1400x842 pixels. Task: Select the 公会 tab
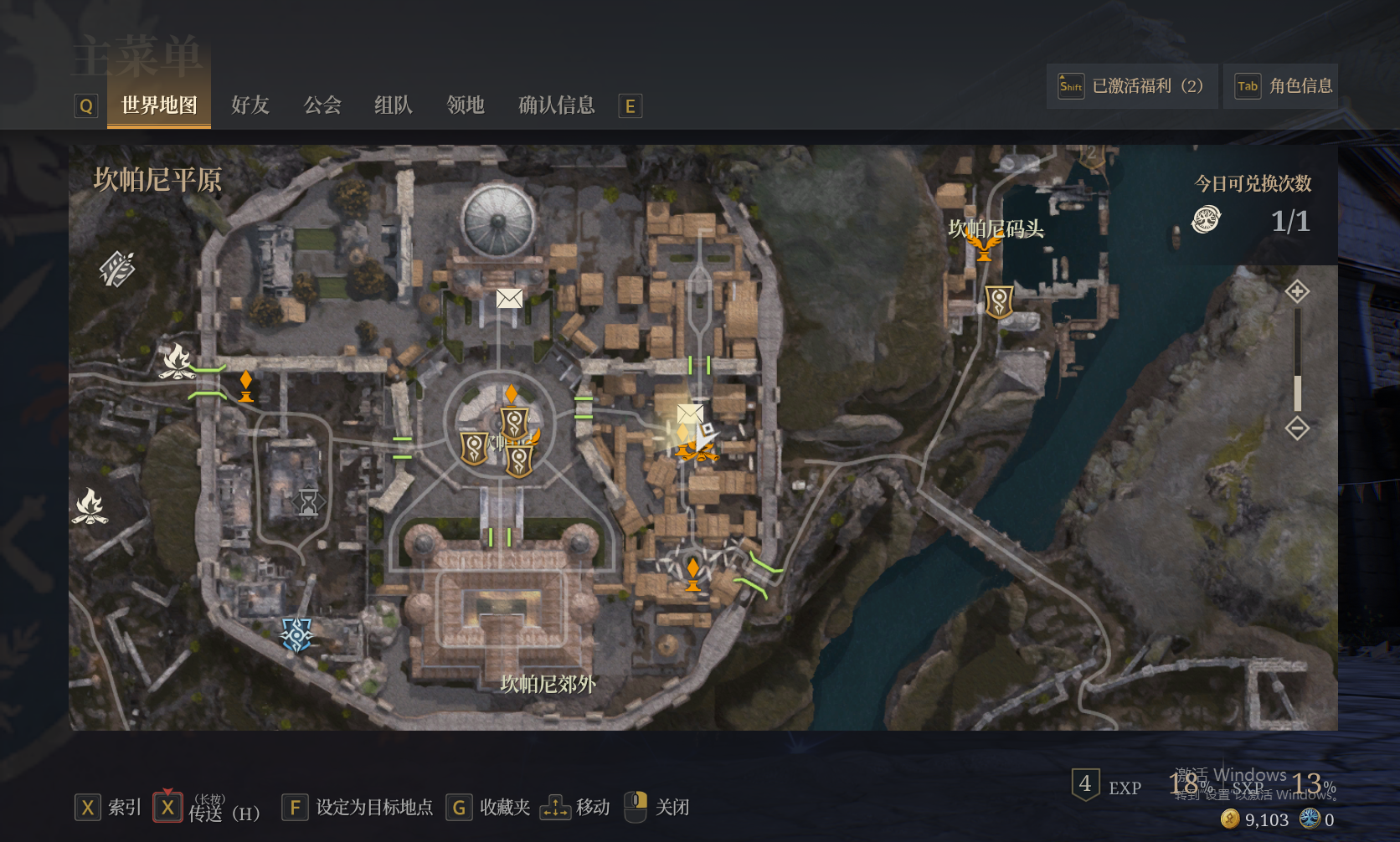tap(322, 105)
